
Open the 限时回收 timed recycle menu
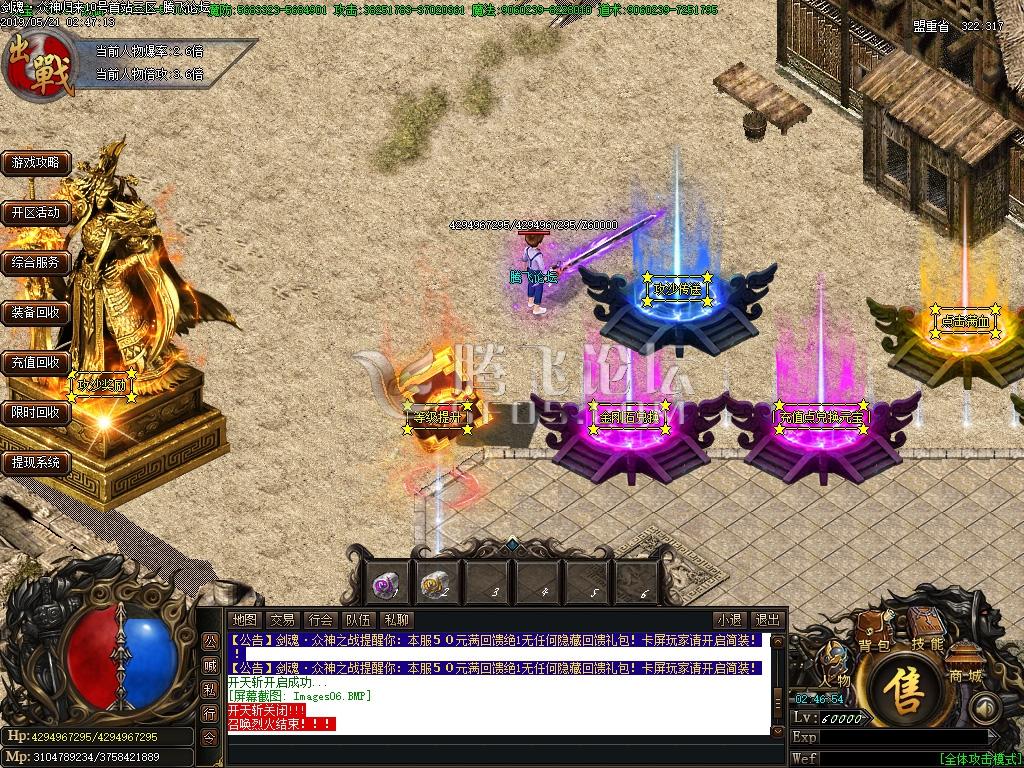click(36, 412)
